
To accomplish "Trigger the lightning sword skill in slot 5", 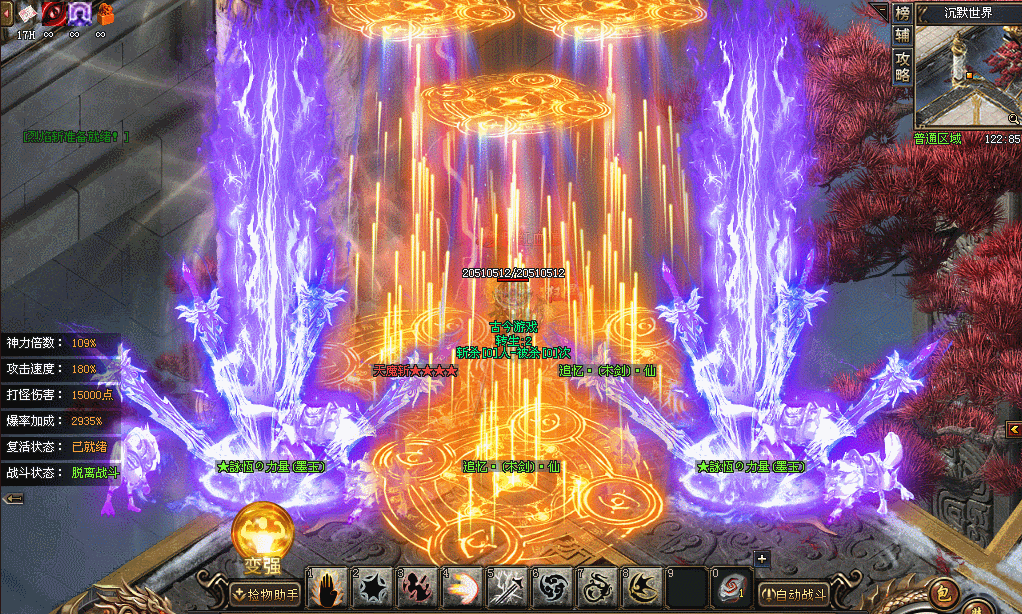I will (x=508, y=589).
